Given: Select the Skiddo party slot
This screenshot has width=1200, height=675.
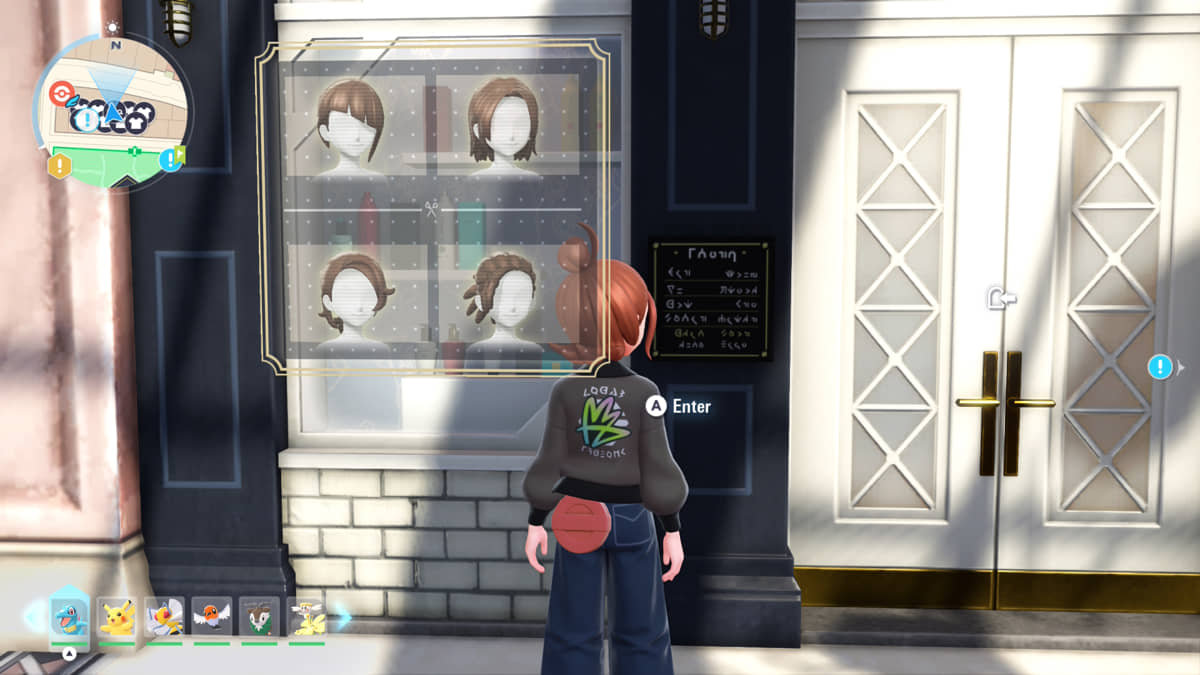Looking at the screenshot, I should click(x=260, y=616).
